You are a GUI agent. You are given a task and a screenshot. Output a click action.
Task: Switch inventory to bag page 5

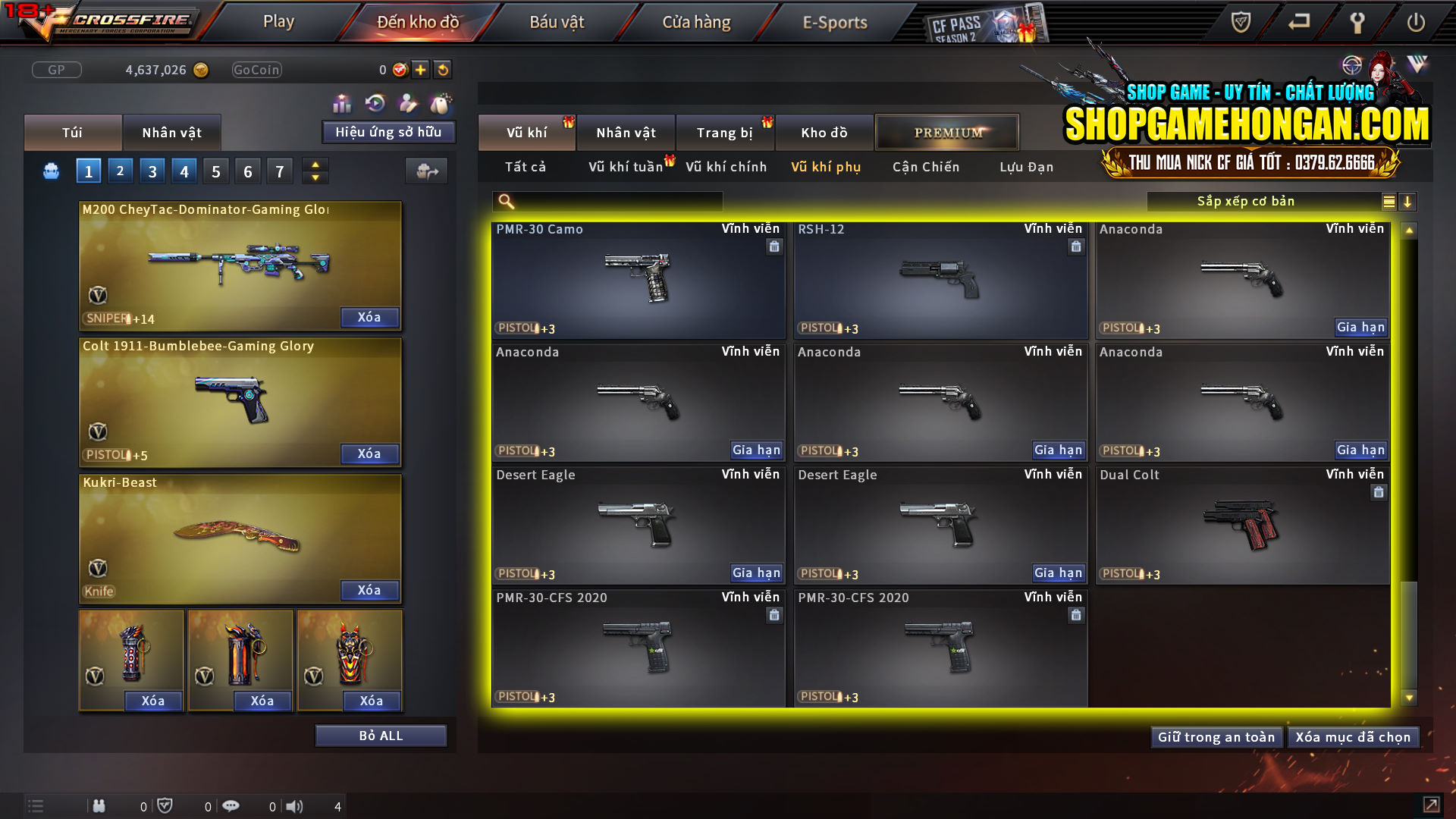point(215,171)
